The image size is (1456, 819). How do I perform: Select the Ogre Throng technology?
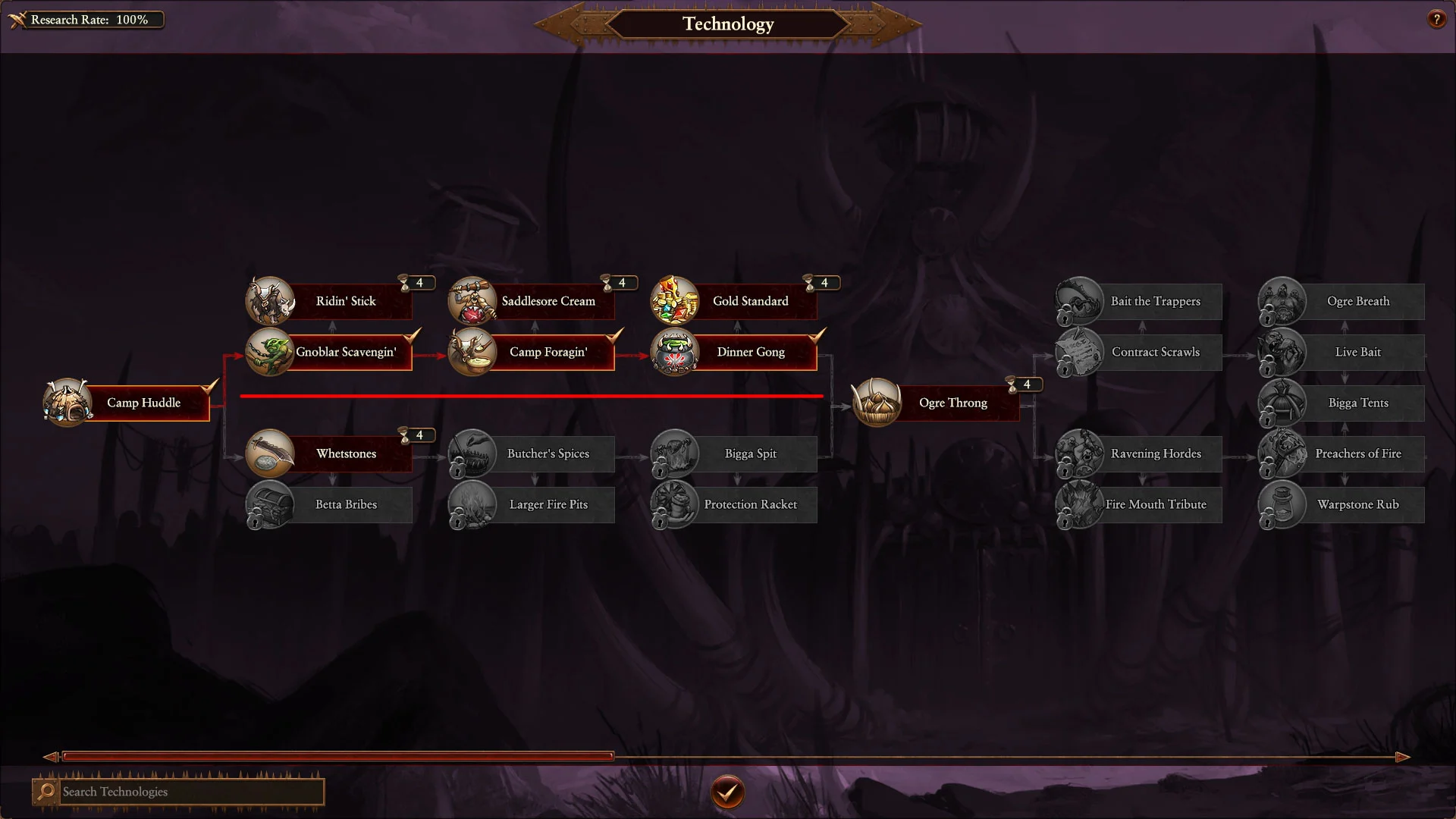[x=952, y=403]
